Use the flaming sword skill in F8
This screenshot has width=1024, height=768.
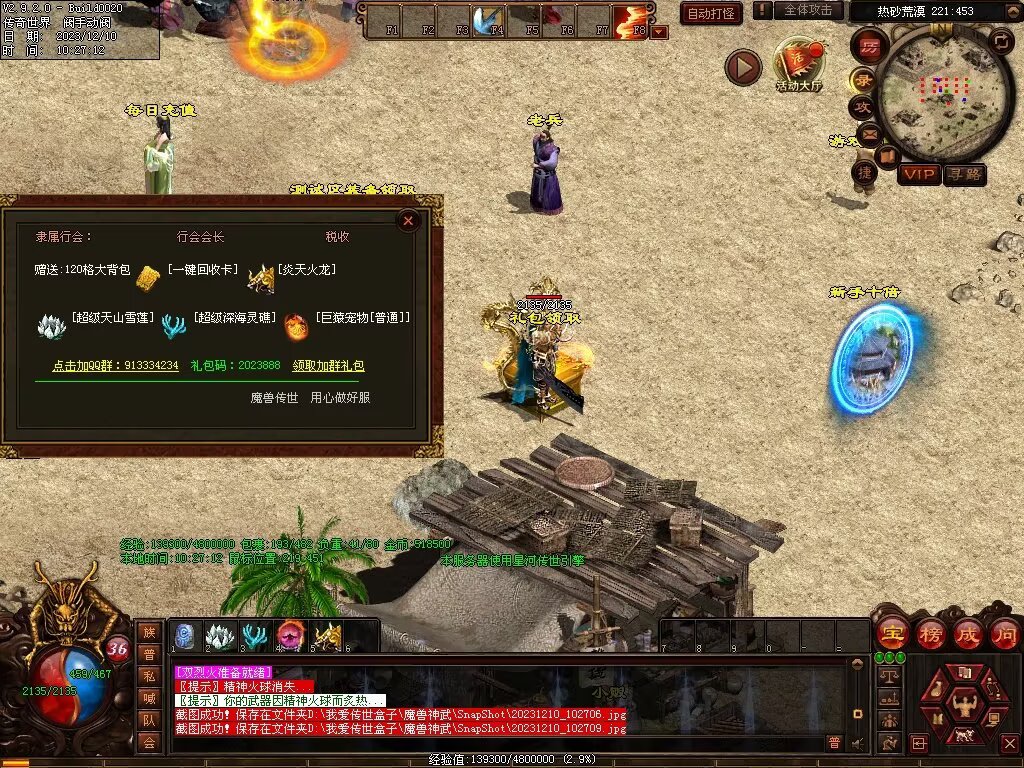[631, 19]
